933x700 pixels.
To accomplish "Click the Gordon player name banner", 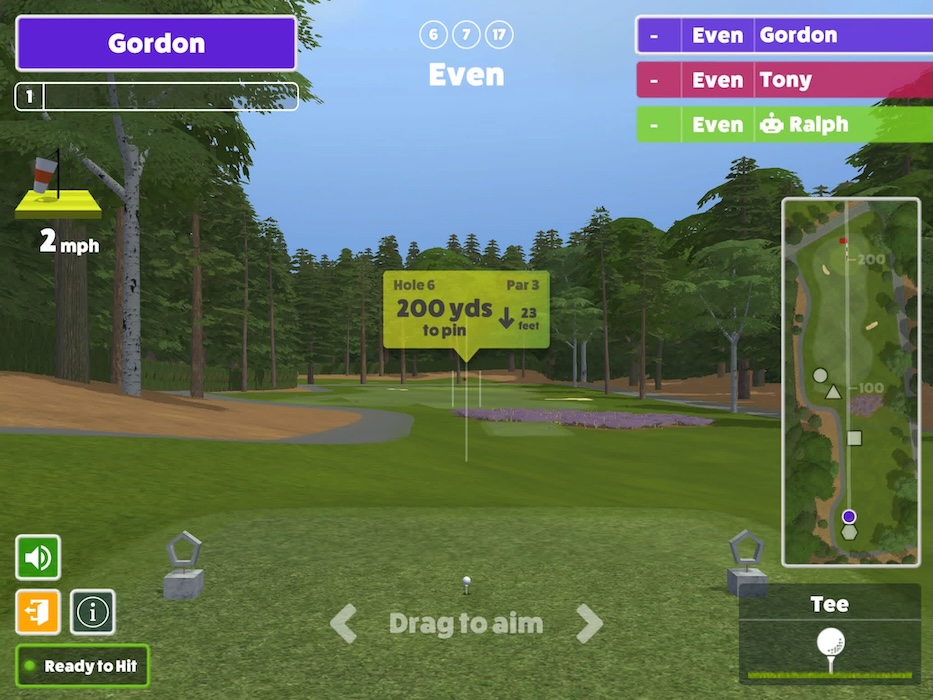I will (x=156, y=43).
